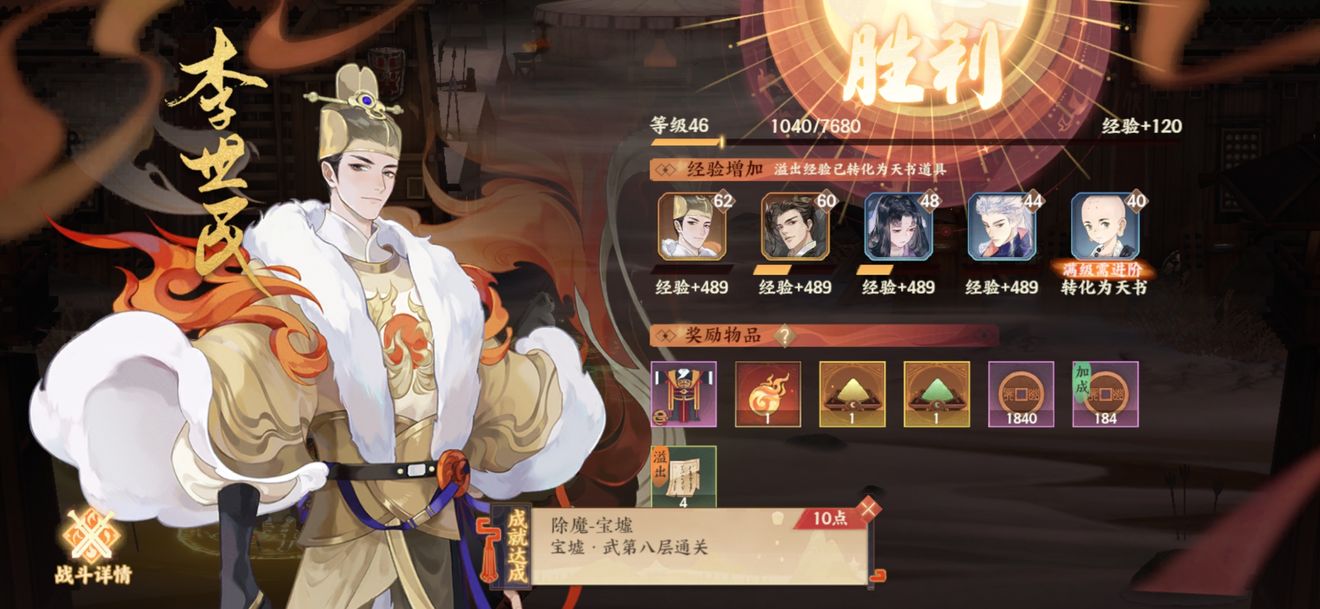The image size is (1320, 609).
Task: Inspect the 1840 copper coin reward
Action: point(1021,394)
